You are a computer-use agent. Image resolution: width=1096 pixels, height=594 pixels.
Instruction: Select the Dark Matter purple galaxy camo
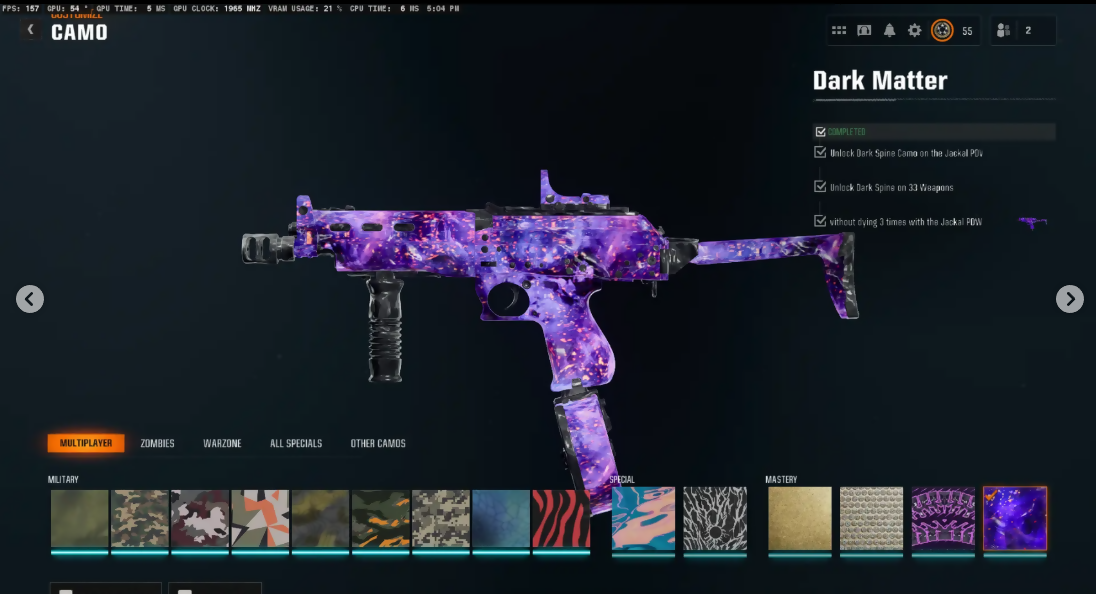pos(1015,518)
